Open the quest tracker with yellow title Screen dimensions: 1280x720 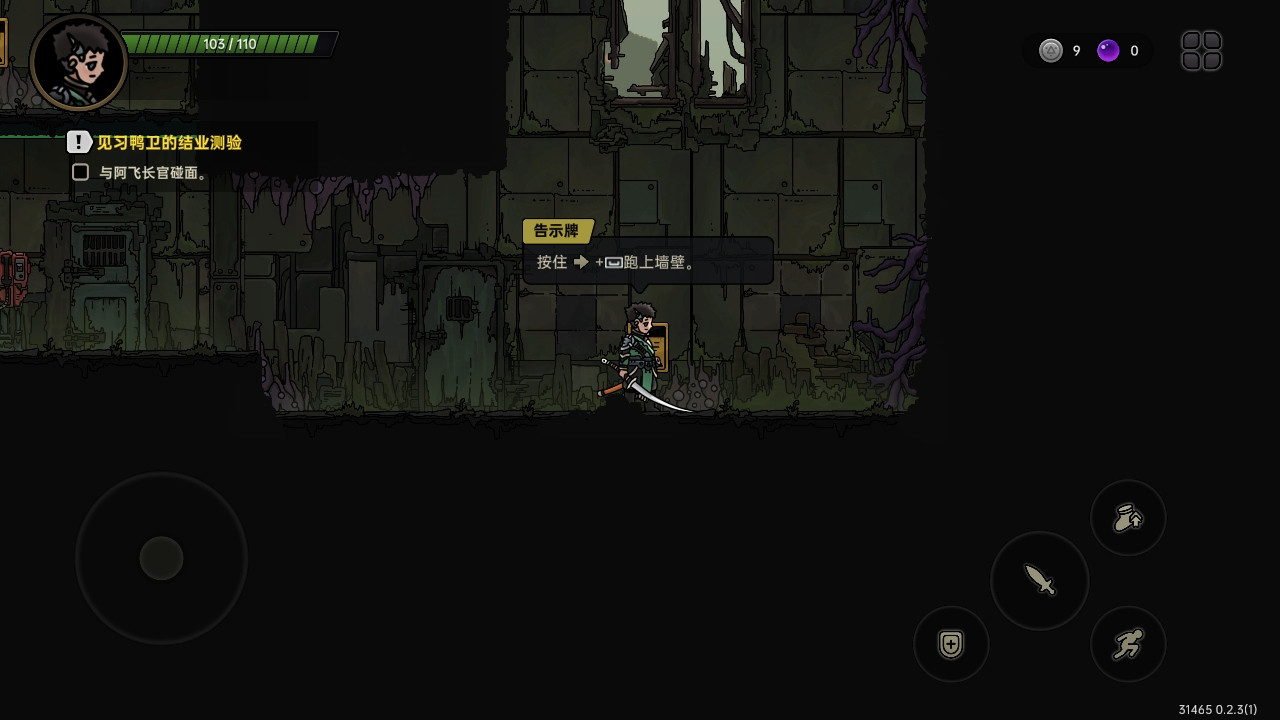tap(168, 143)
